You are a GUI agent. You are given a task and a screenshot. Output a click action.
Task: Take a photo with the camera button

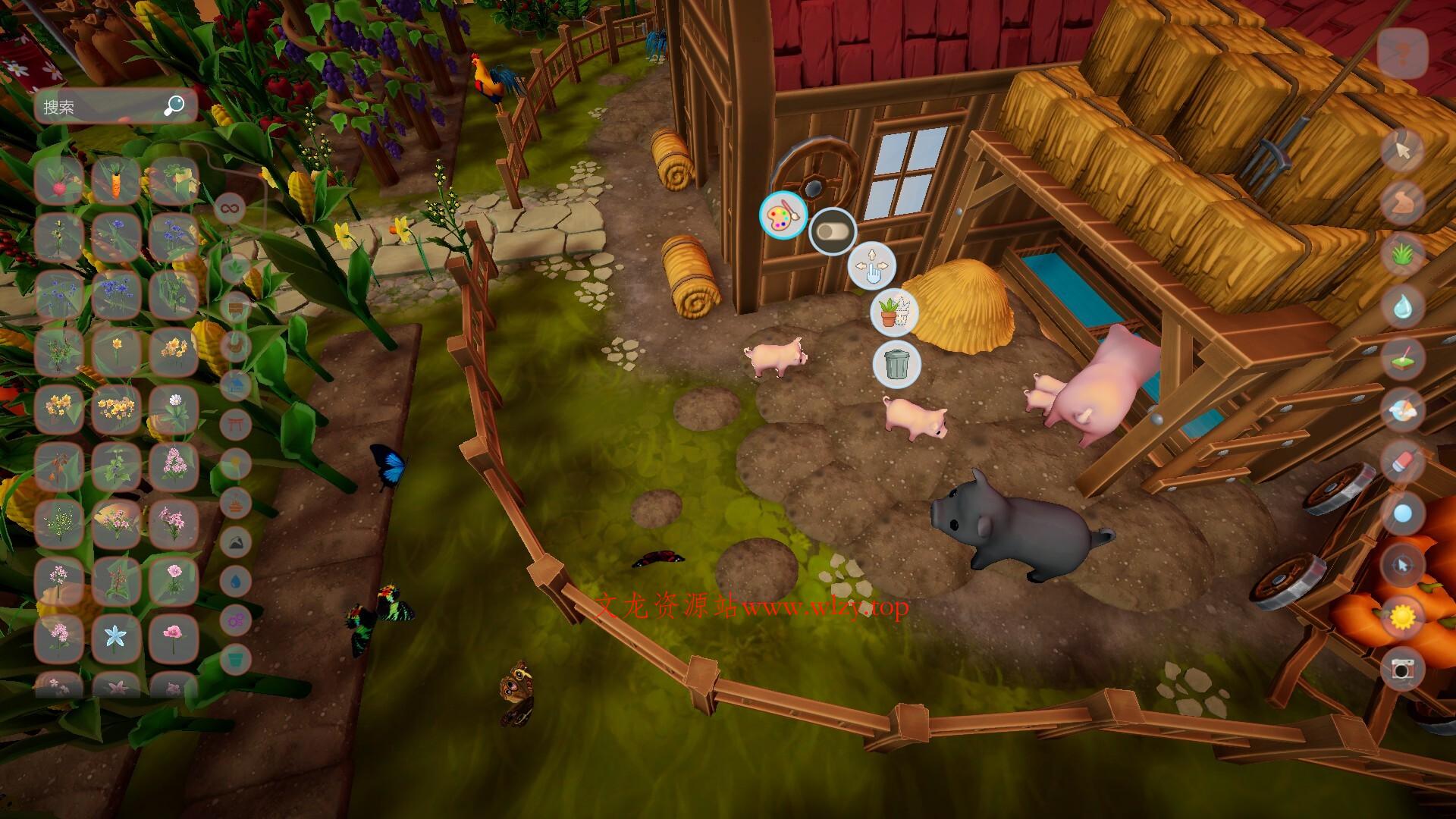tap(1402, 668)
